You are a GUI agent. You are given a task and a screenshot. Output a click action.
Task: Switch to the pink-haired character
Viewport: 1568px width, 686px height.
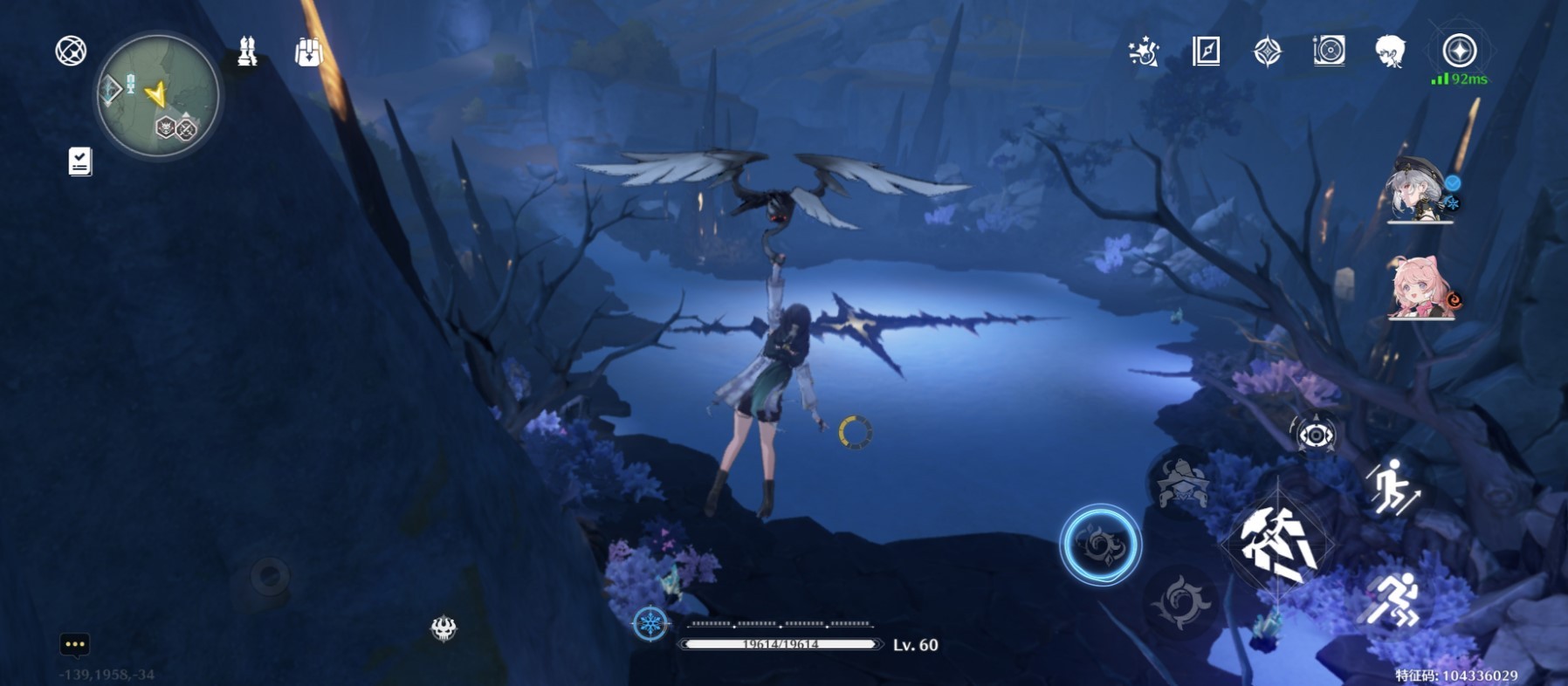point(1420,288)
